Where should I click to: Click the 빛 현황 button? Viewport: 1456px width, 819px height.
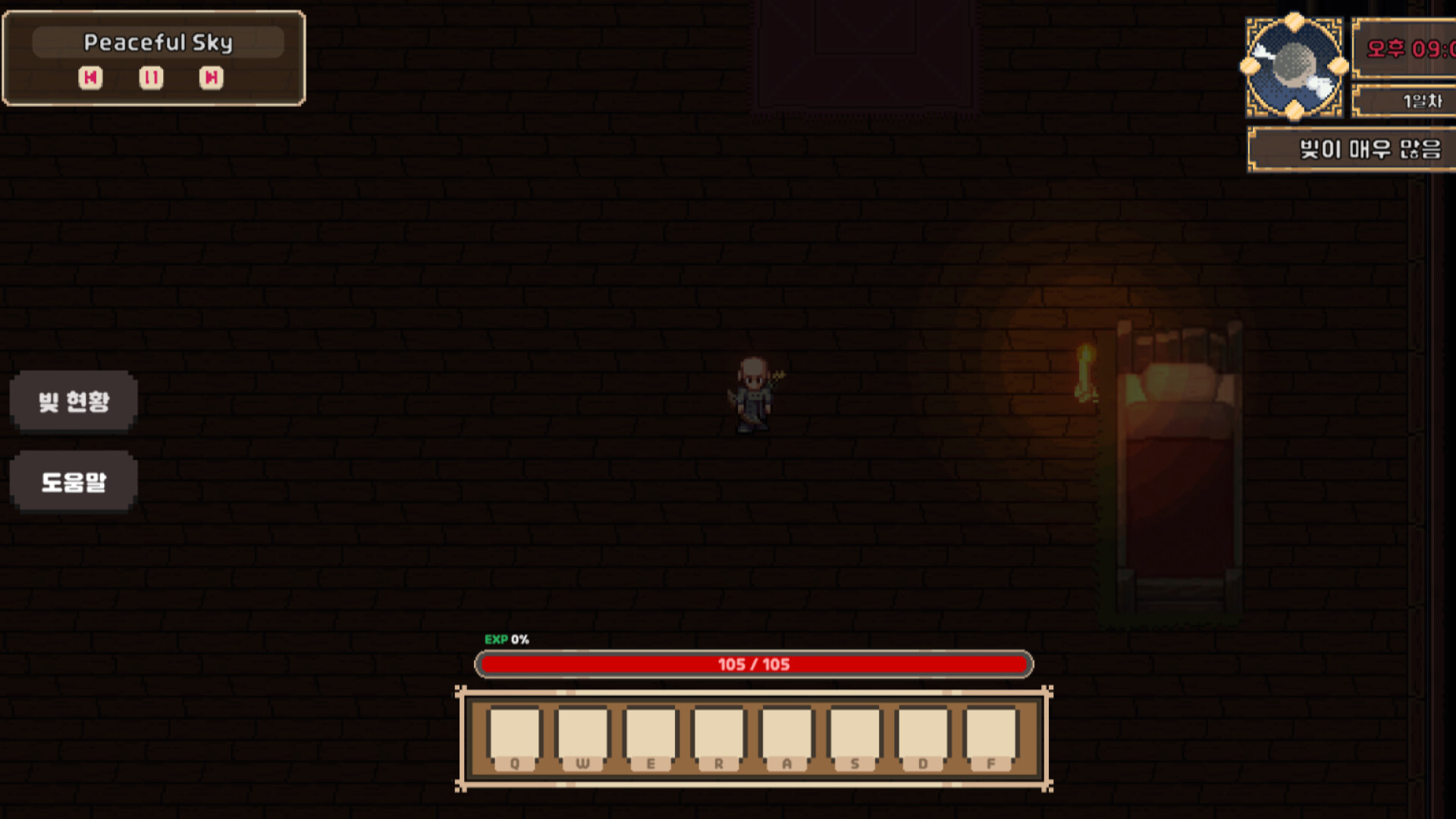73,402
